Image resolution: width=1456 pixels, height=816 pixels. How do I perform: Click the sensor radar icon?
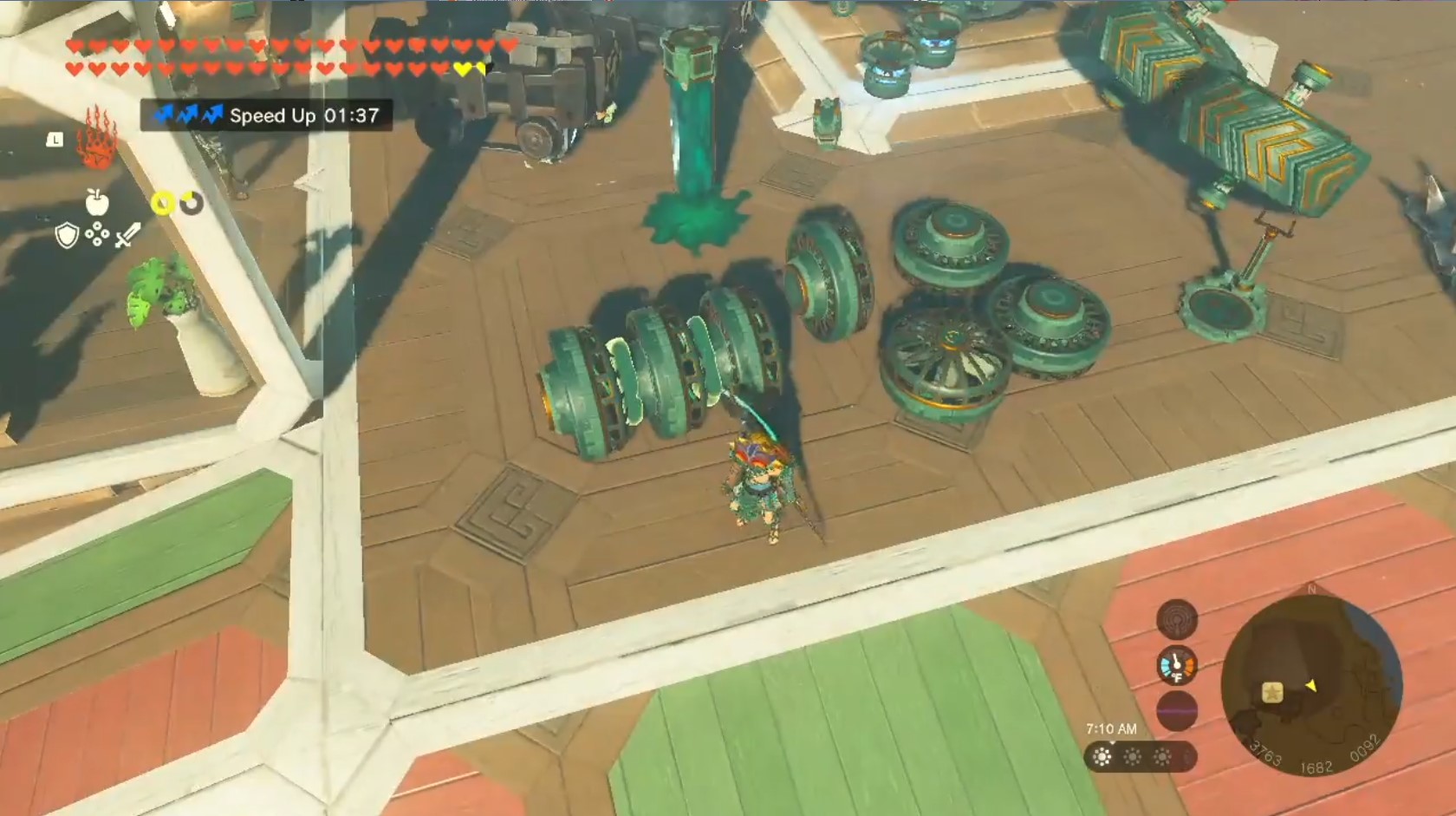click(x=1177, y=618)
